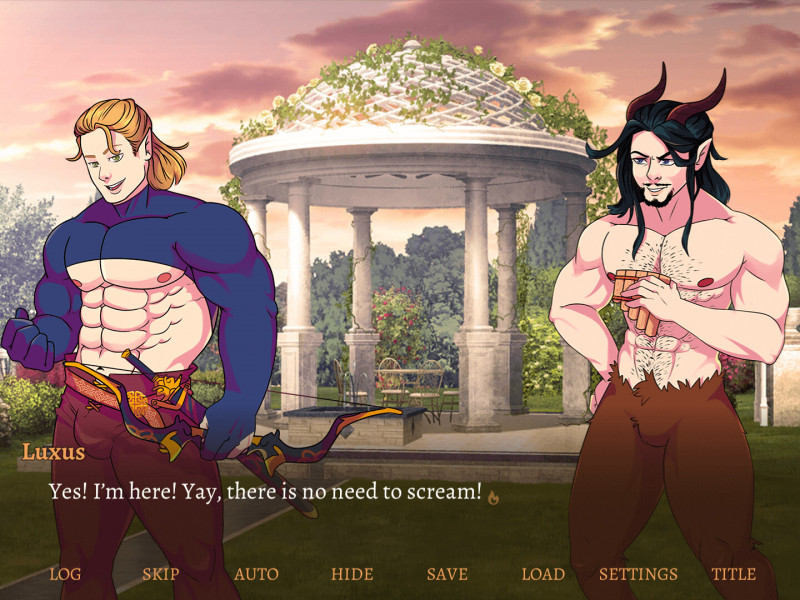Return to the TITLE screen
This screenshot has width=800, height=600.
[733, 574]
